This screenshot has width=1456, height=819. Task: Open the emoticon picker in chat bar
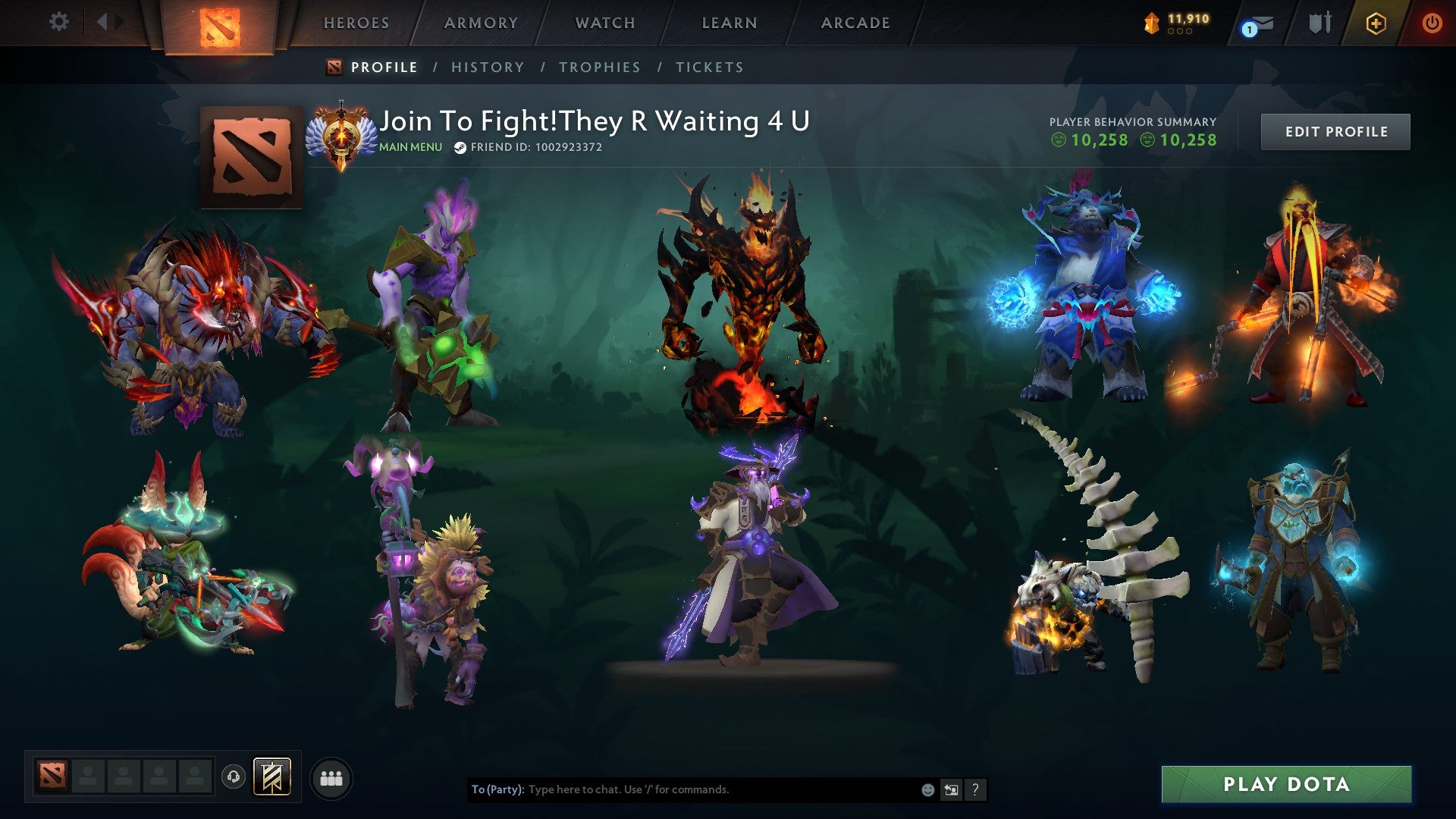pyautogui.click(x=927, y=789)
